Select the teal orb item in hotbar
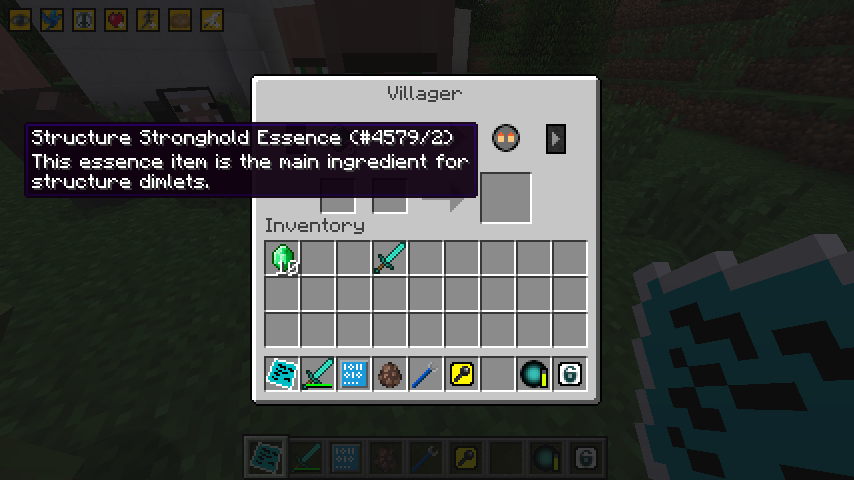The height and width of the screenshot is (480, 854). pyautogui.click(x=533, y=375)
